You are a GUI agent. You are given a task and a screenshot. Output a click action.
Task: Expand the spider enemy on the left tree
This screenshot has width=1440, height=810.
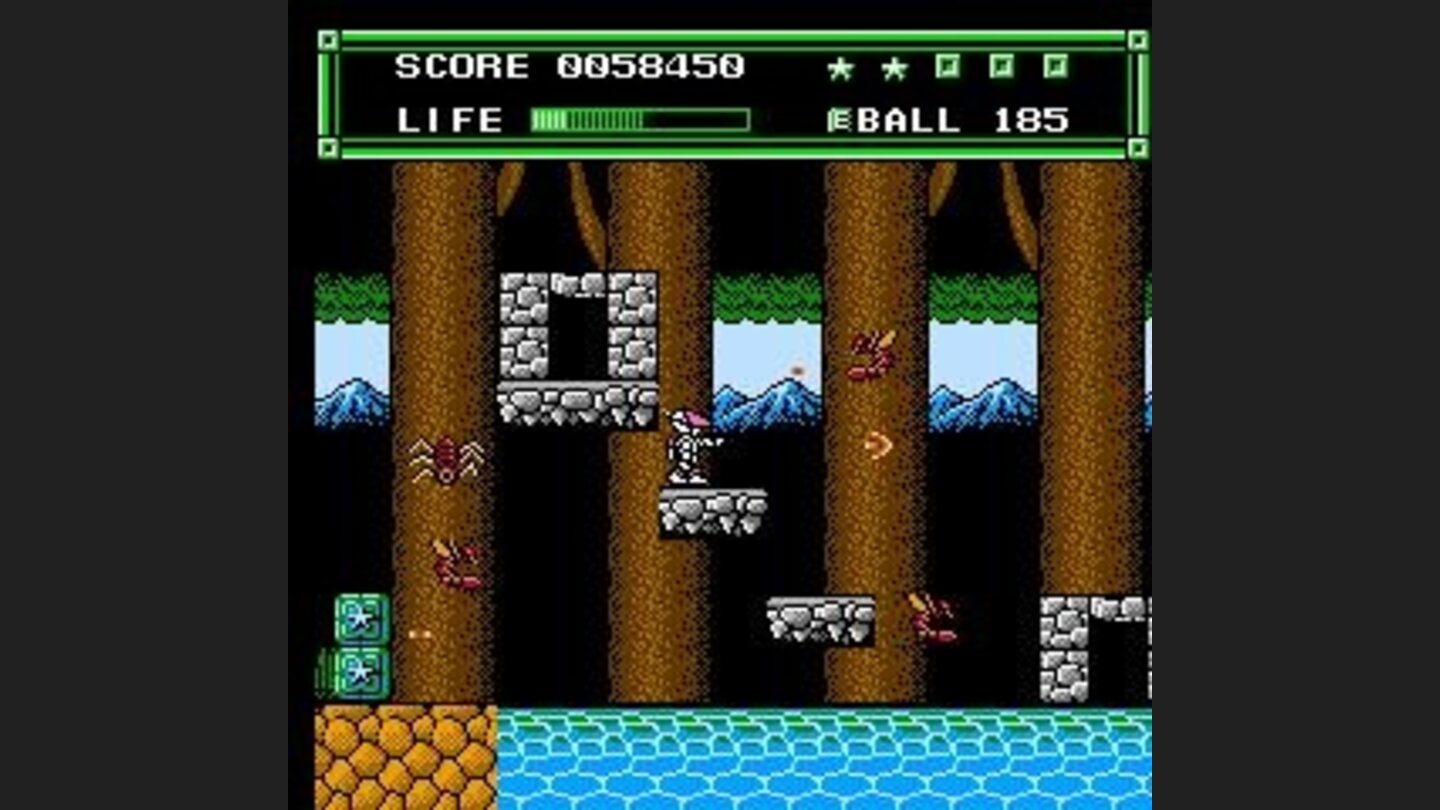pyautogui.click(x=447, y=460)
